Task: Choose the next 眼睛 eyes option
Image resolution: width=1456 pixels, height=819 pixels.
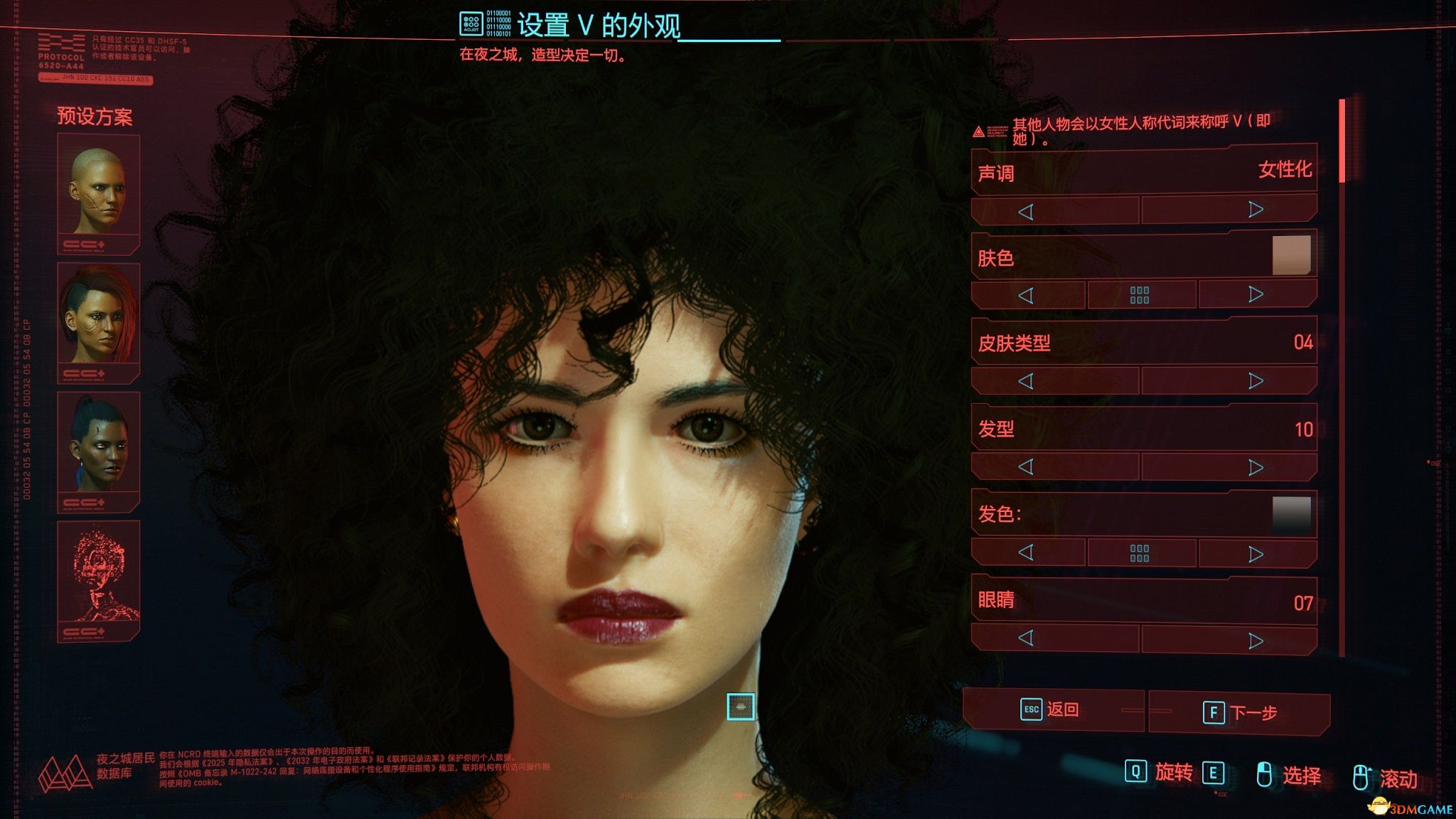Action: tap(1256, 641)
